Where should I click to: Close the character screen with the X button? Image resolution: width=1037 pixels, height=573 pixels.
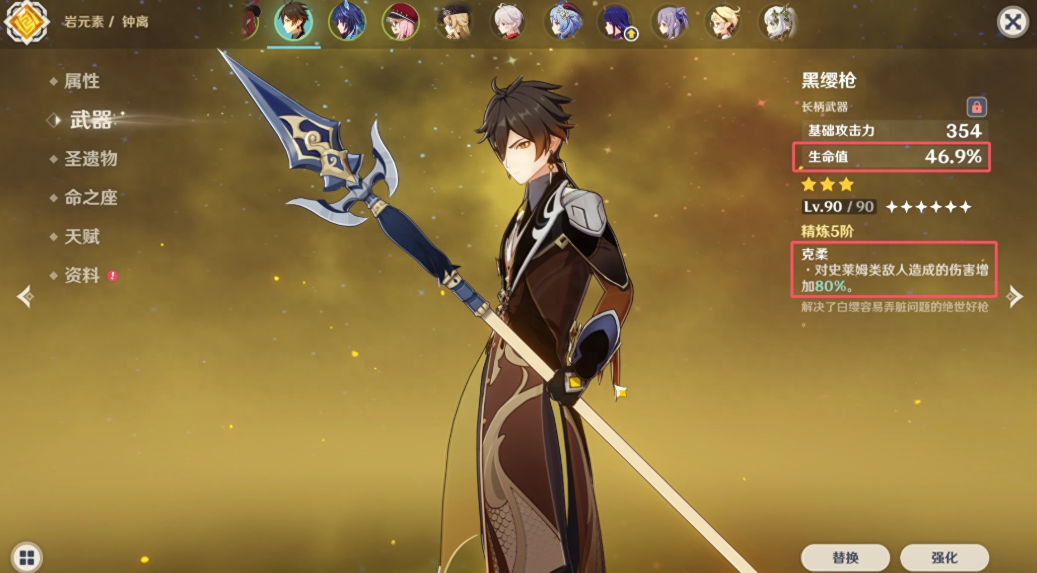point(1013,22)
